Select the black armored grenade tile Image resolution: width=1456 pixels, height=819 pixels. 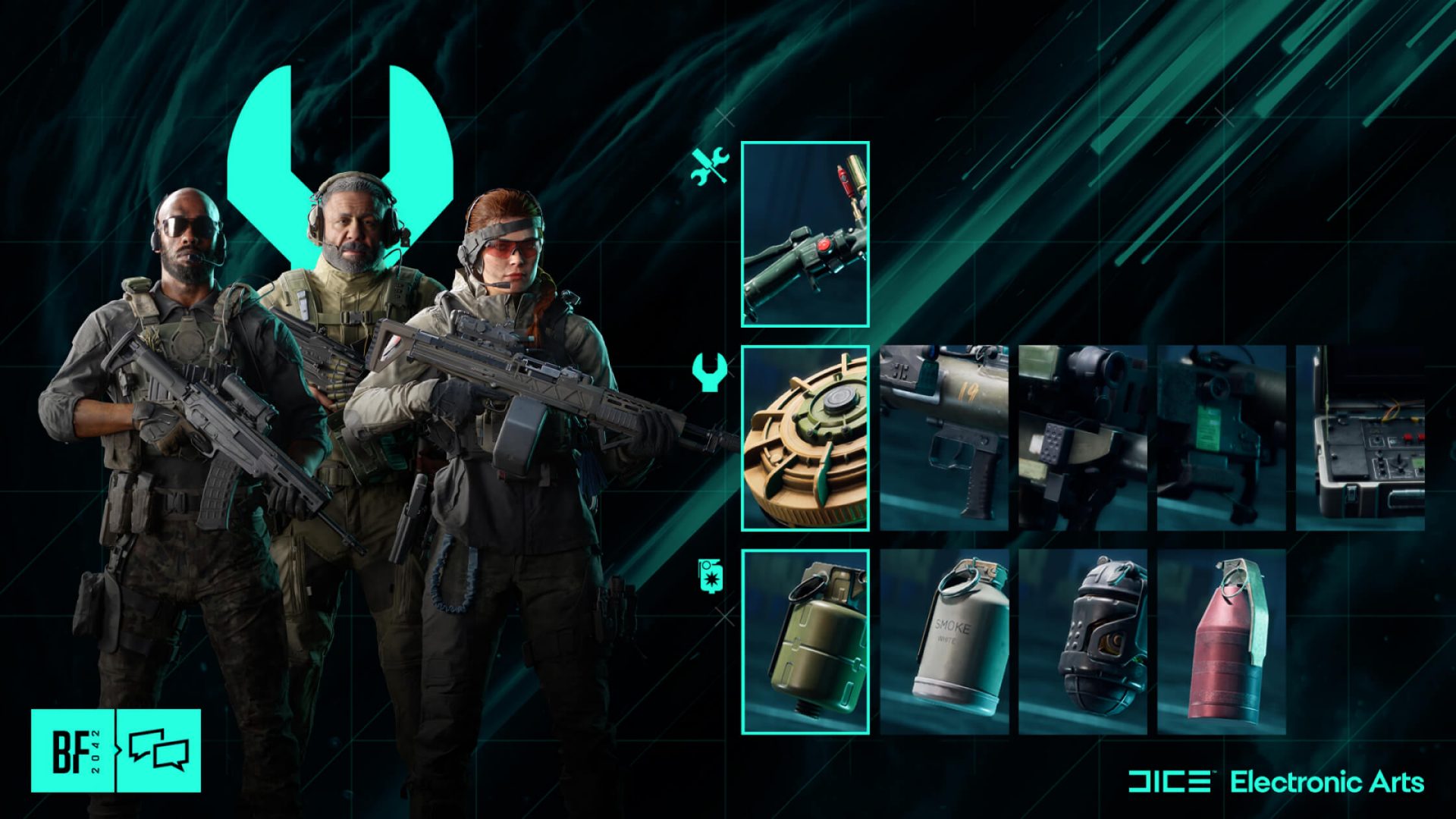[1082, 642]
